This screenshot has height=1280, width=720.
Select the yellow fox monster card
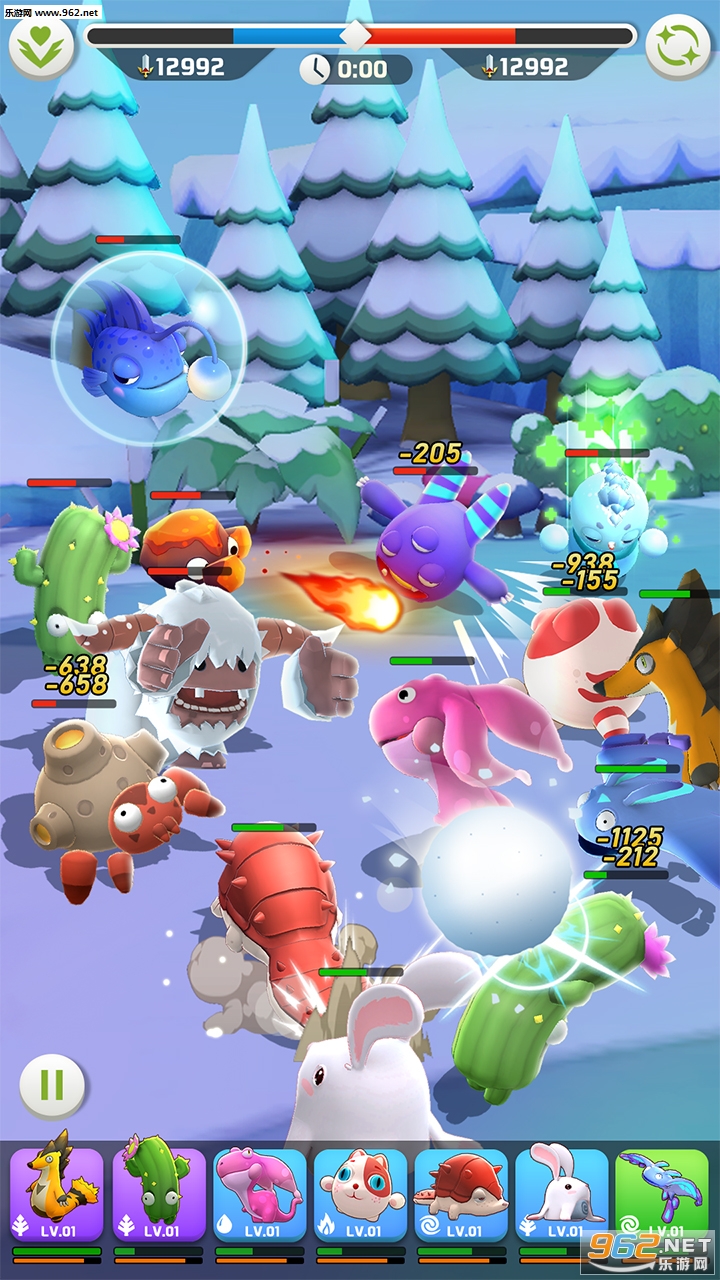(x=57, y=1196)
